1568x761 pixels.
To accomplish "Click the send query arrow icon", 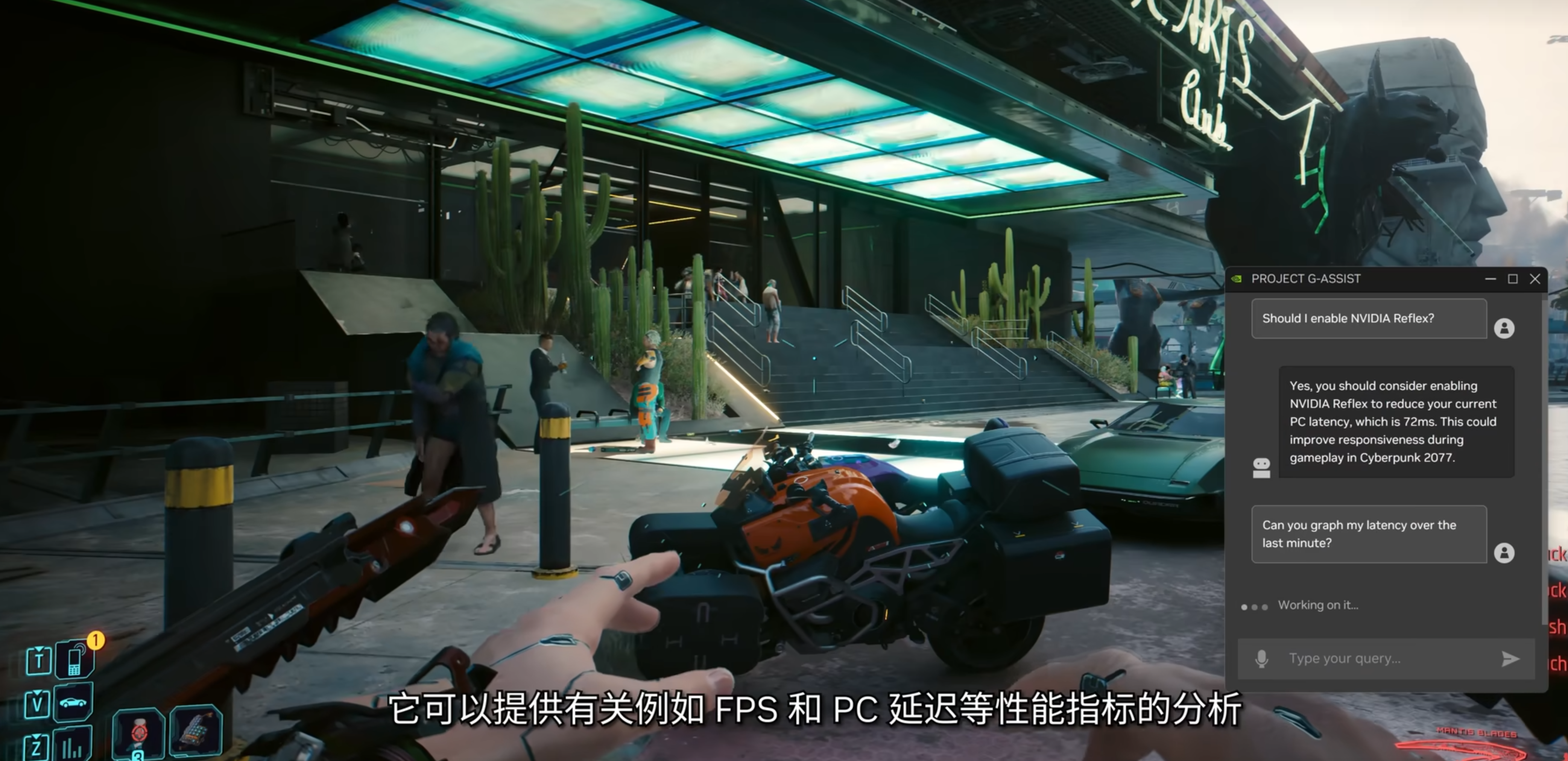I will click(x=1511, y=658).
